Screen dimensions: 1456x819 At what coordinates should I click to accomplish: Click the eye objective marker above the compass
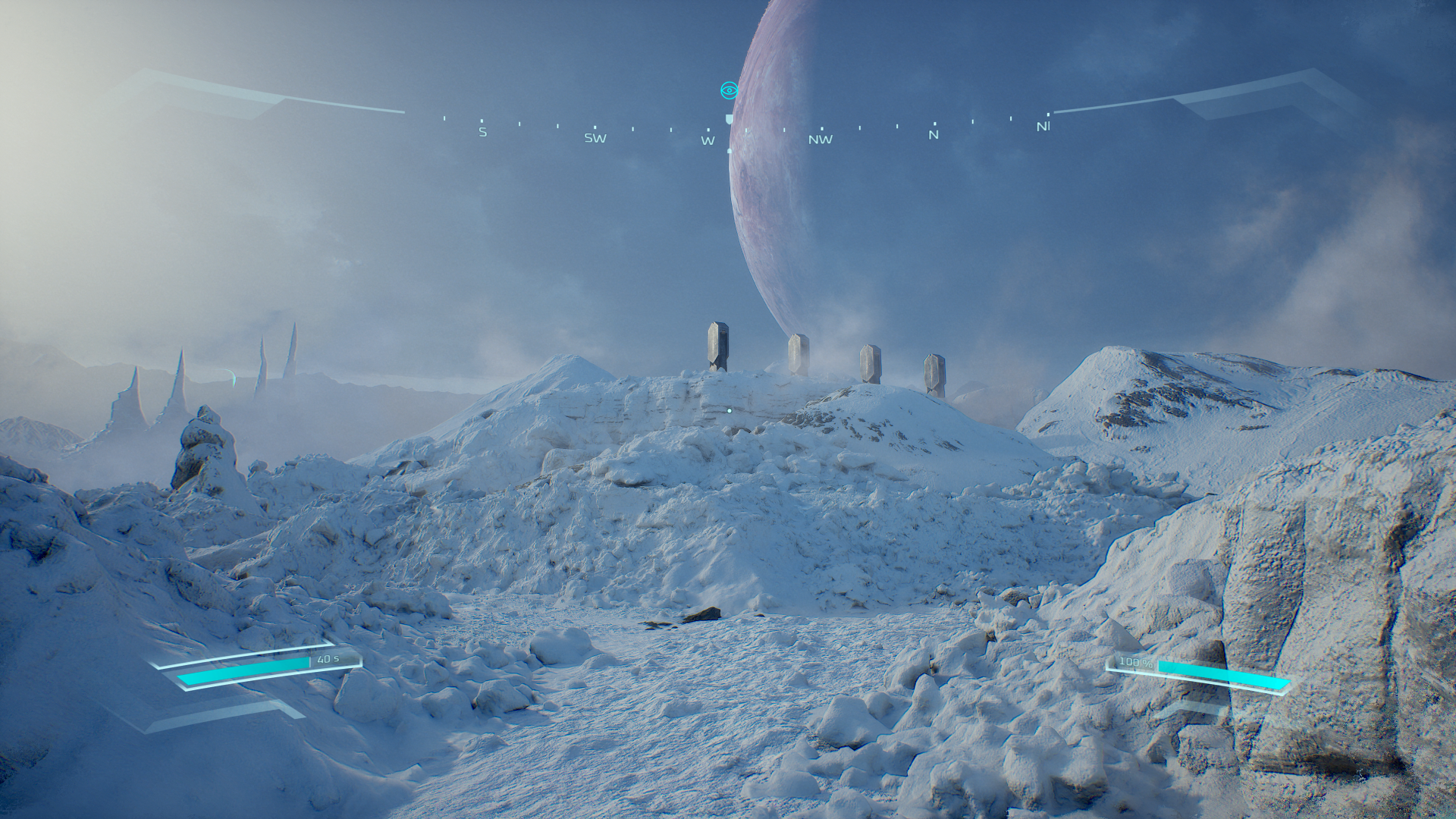(729, 91)
